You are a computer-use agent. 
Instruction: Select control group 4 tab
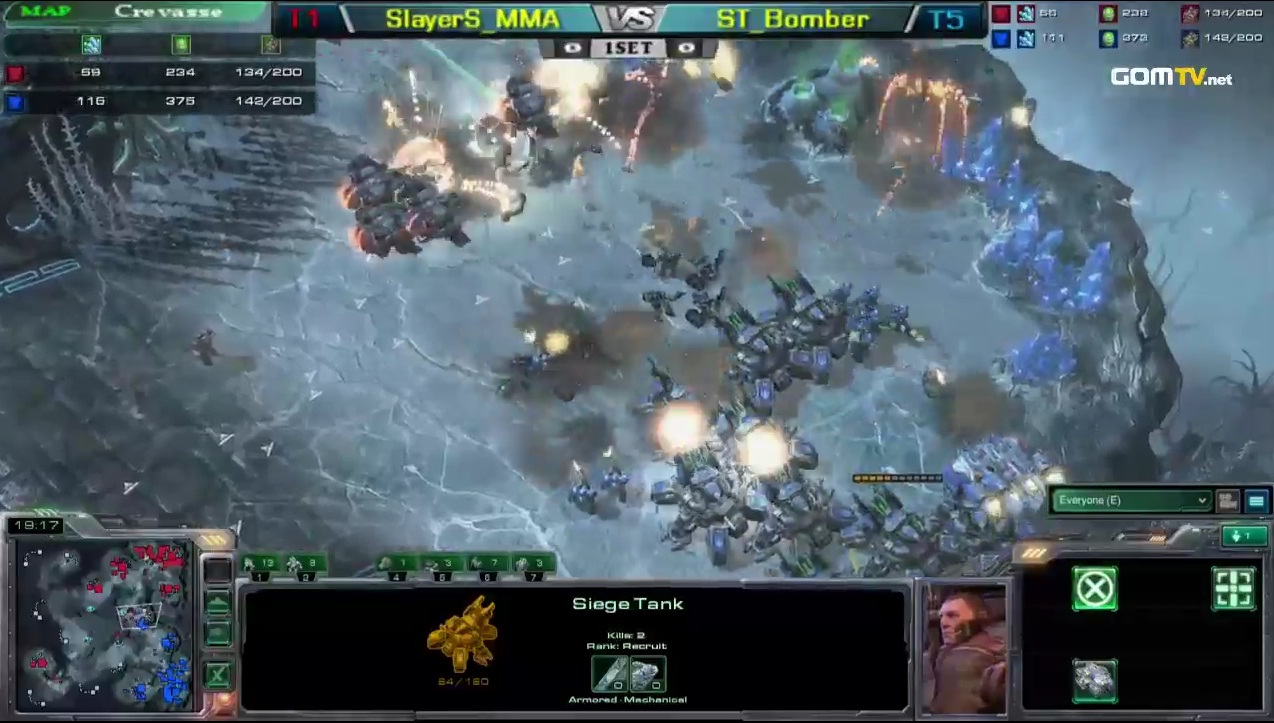coord(397,566)
